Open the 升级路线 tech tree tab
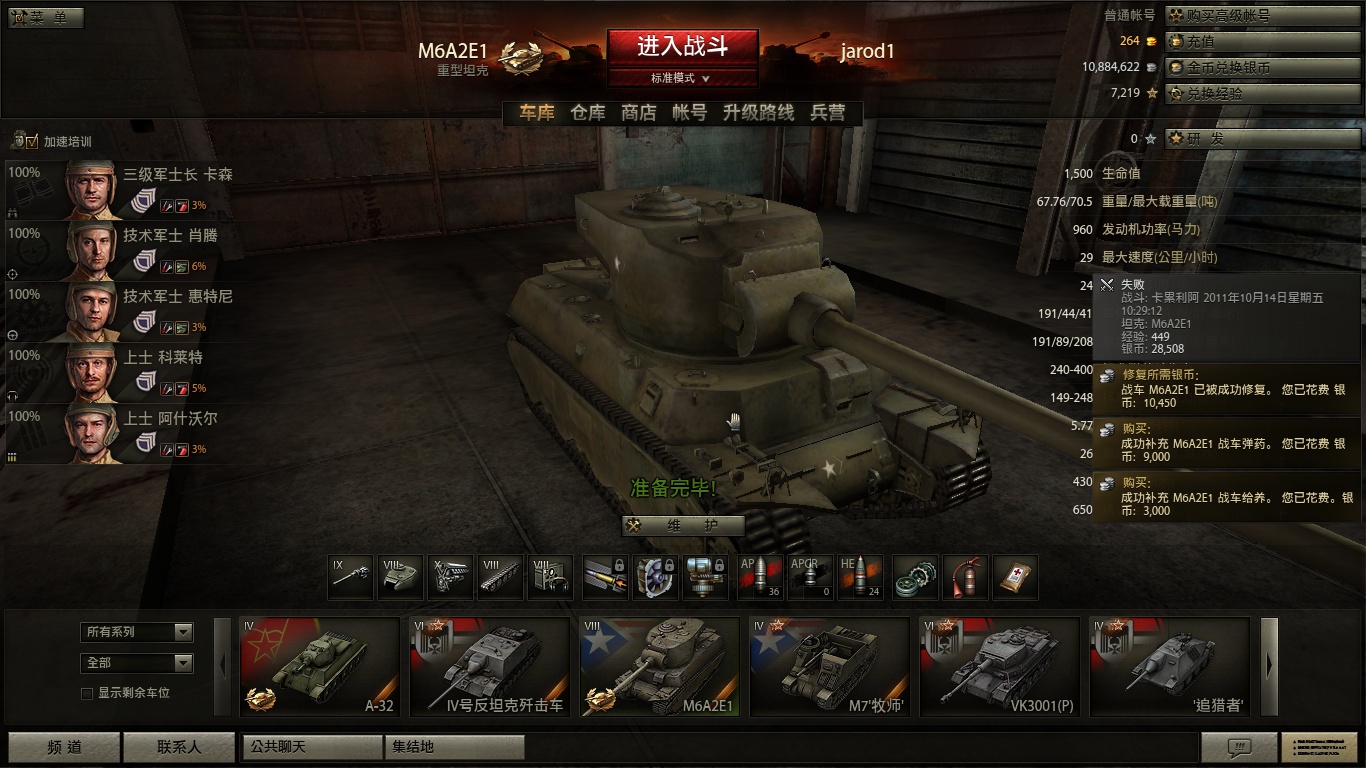Image resolution: width=1366 pixels, height=768 pixels. tap(758, 113)
